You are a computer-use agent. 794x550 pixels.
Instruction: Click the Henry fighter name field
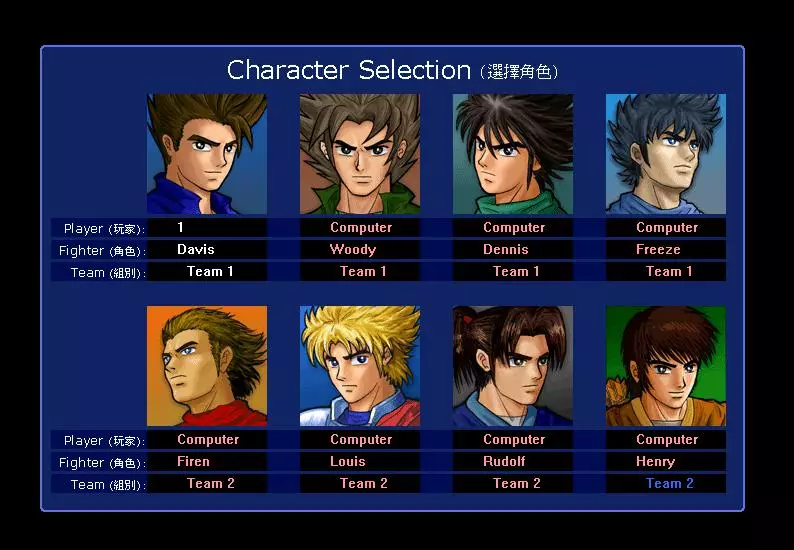tap(666, 462)
